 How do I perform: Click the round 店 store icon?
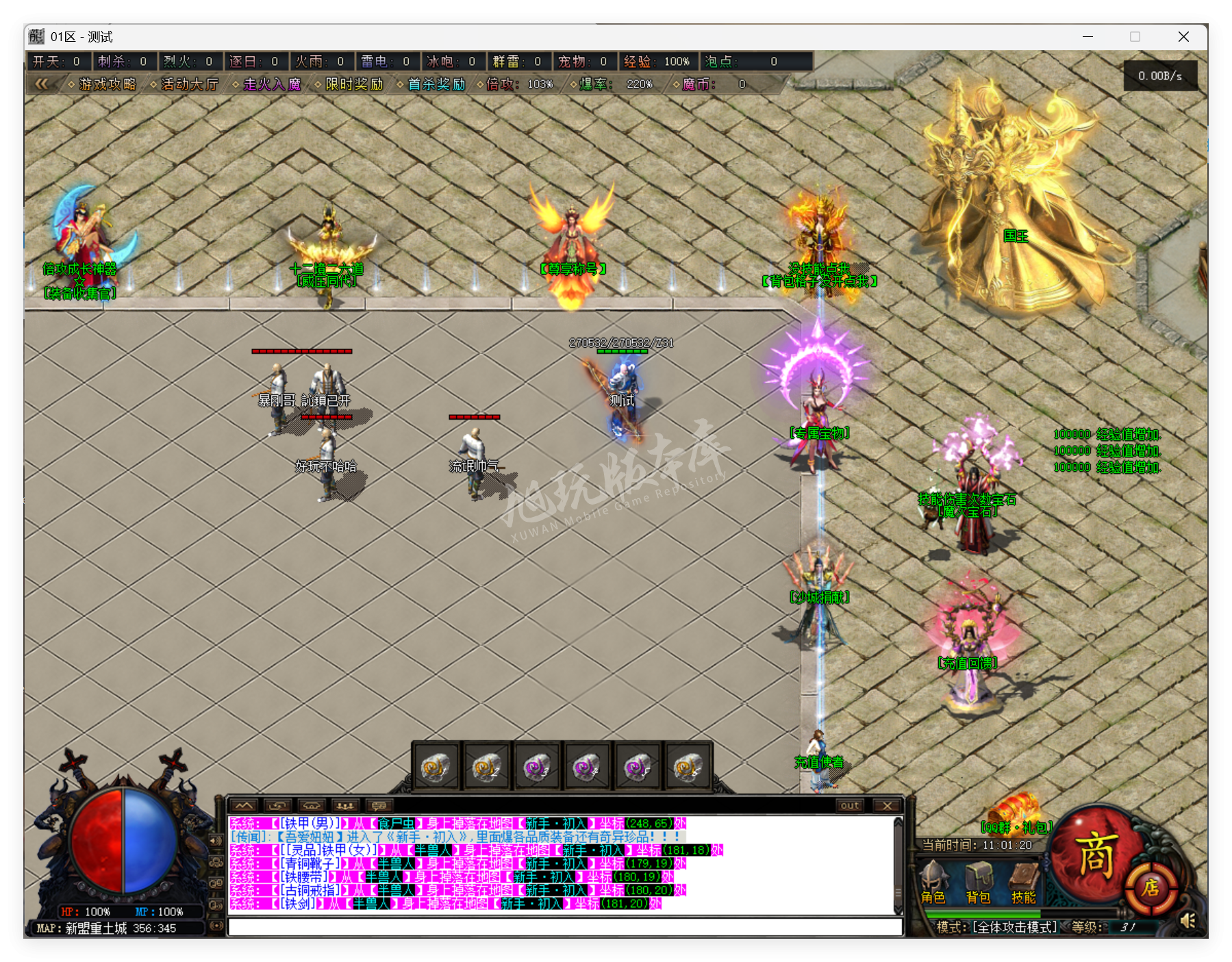[x=1153, y=888]
